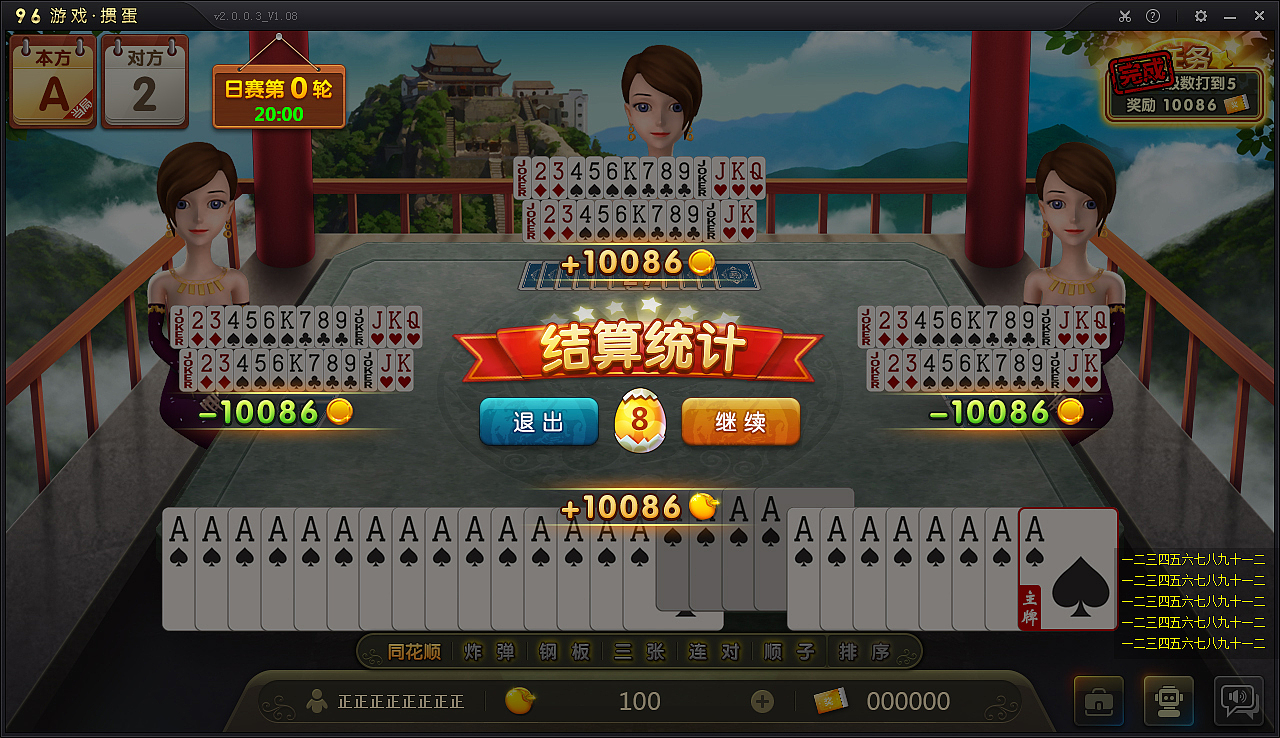This screenshot has height=738, width=1280.
Task: Click the scissors screenshot icon
Action: click(1124, 16)
